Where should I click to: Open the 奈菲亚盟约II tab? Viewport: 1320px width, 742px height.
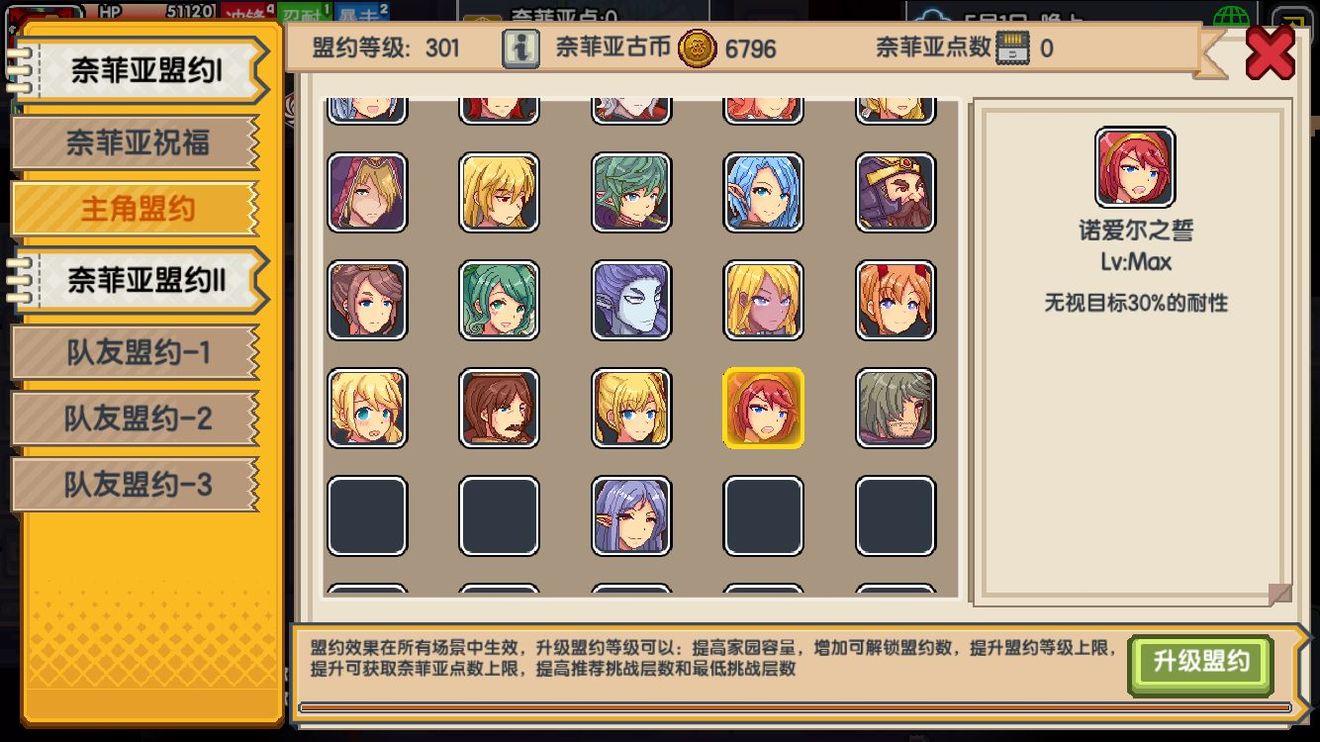(x=140, y=279)
